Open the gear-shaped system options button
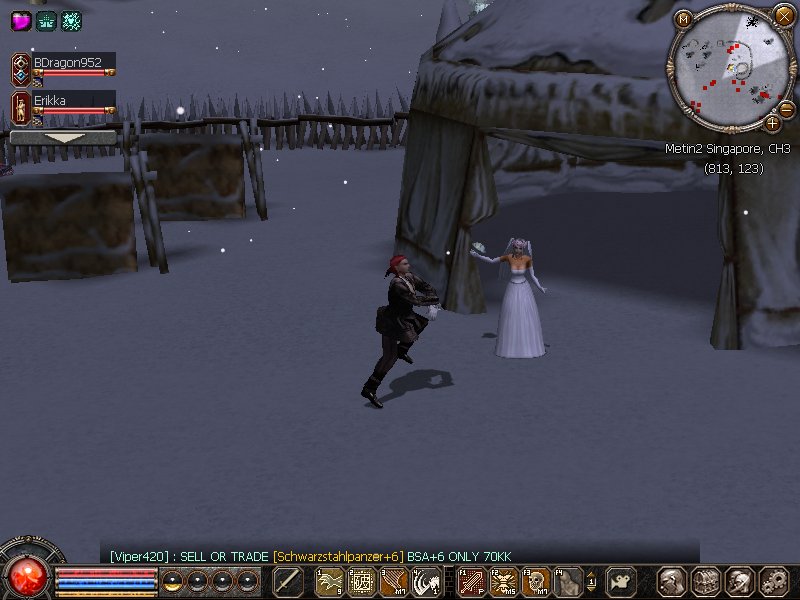 point(774,581)
